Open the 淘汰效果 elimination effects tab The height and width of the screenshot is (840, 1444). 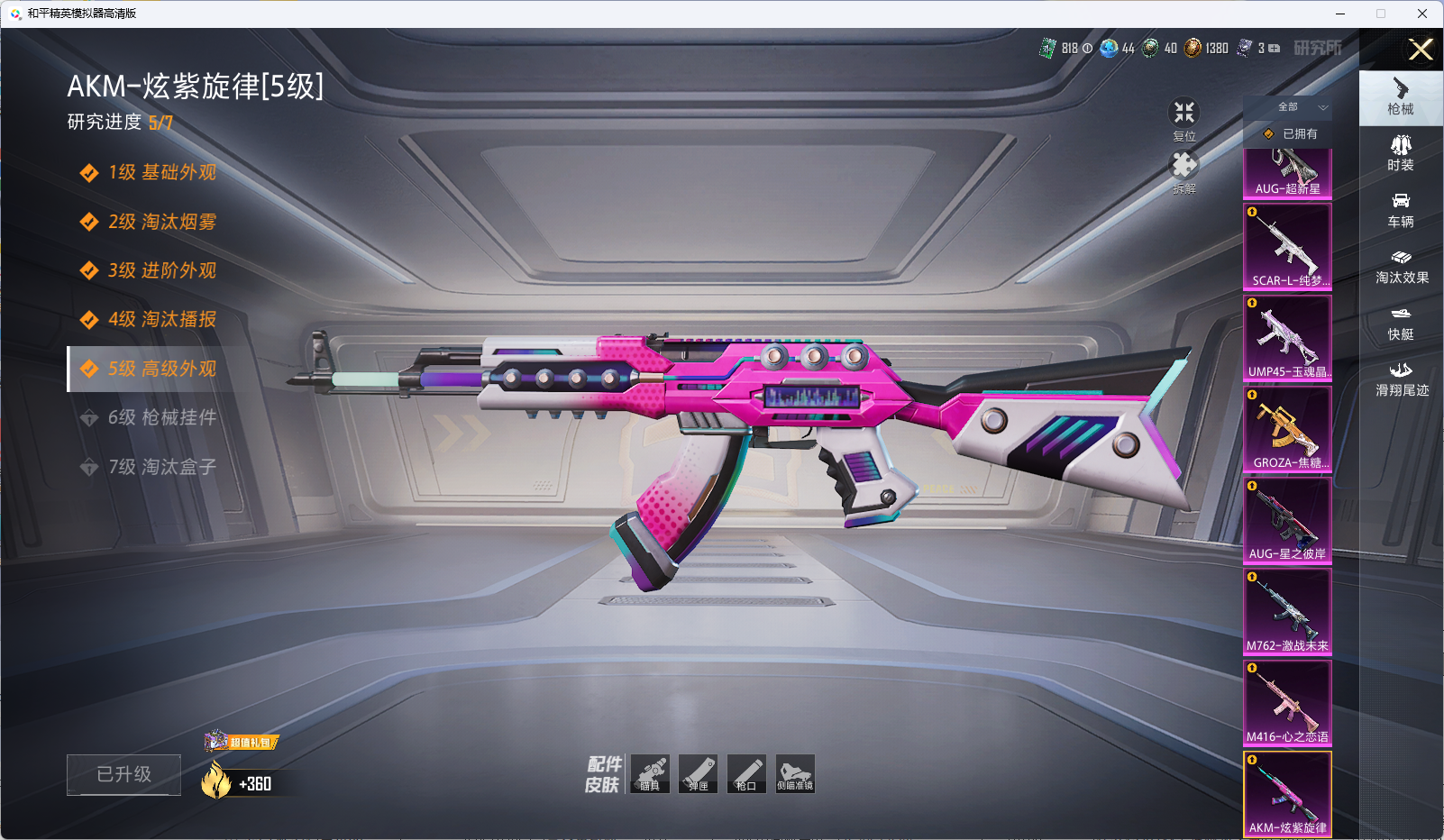click(1401, 267)
